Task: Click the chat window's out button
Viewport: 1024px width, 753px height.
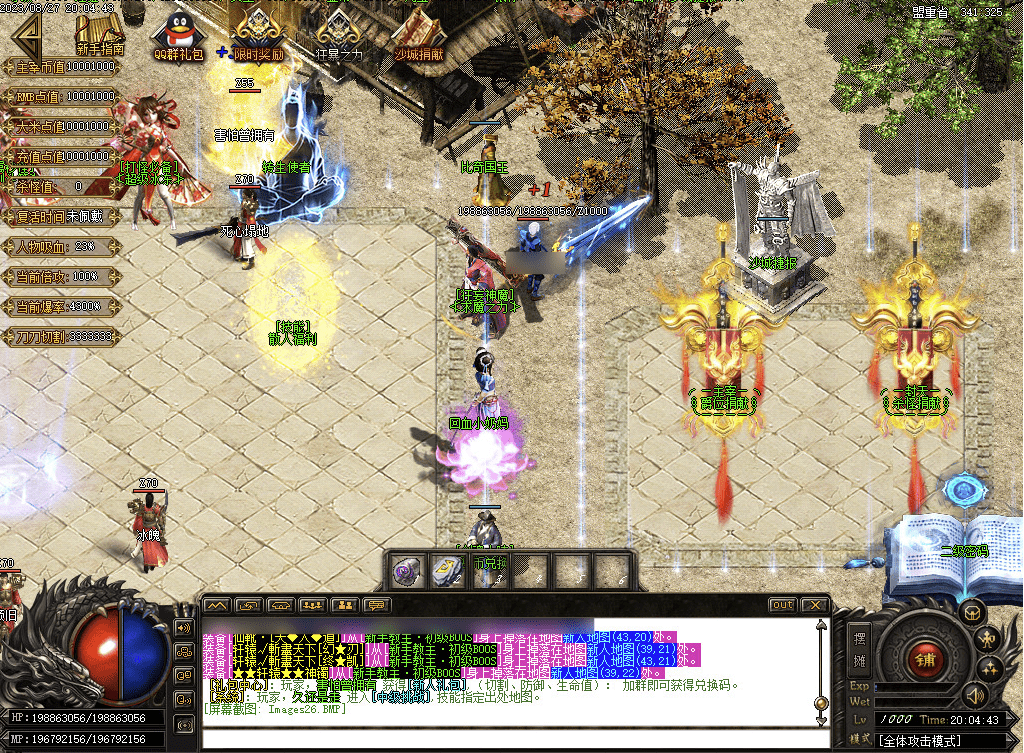Action: (782, 605)
